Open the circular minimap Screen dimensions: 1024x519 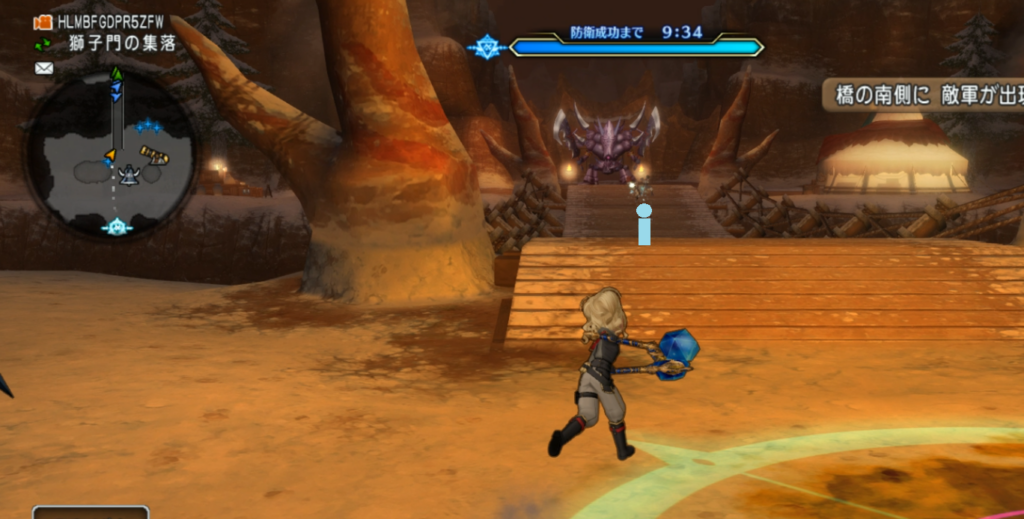(110, 153)
